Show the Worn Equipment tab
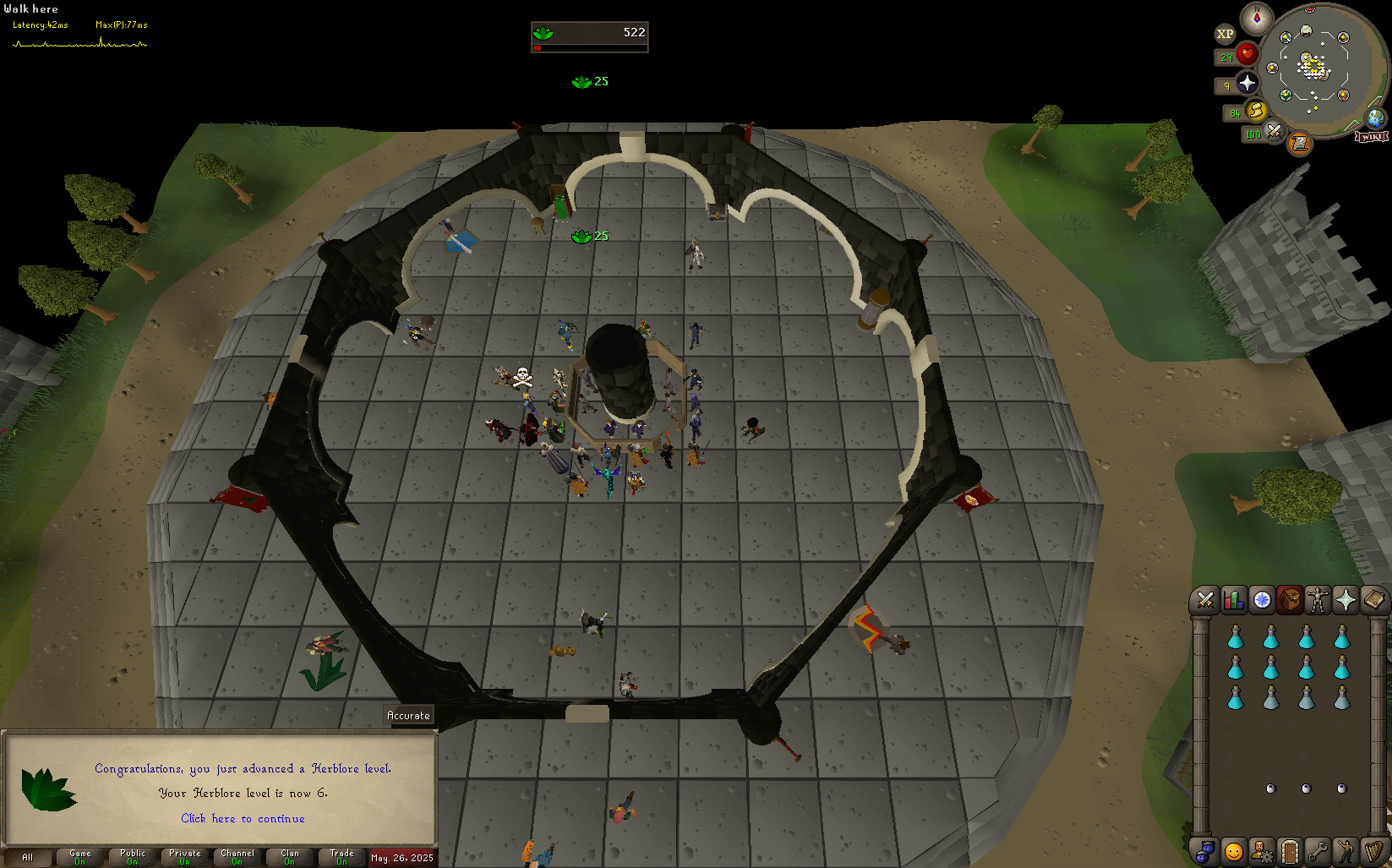 tap(1318, 600)
